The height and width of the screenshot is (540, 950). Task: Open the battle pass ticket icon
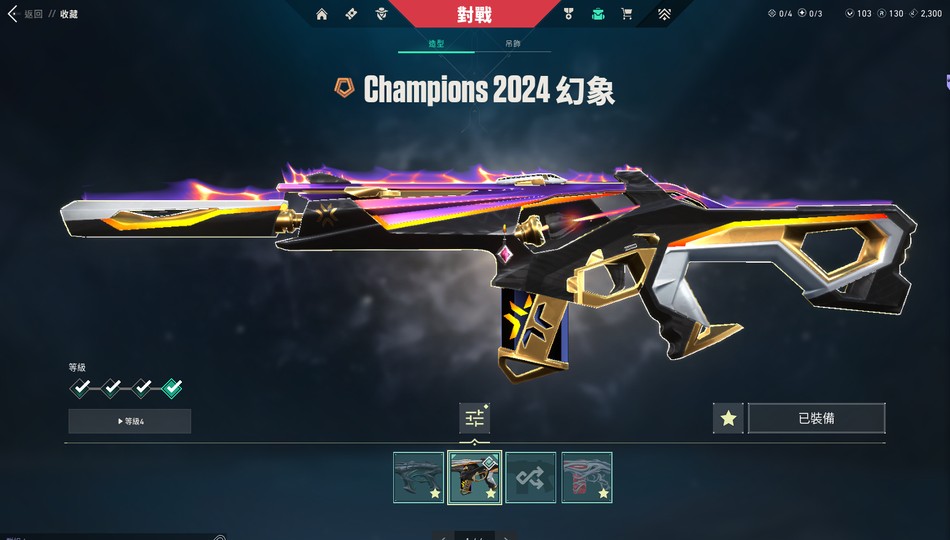[351, 14]
